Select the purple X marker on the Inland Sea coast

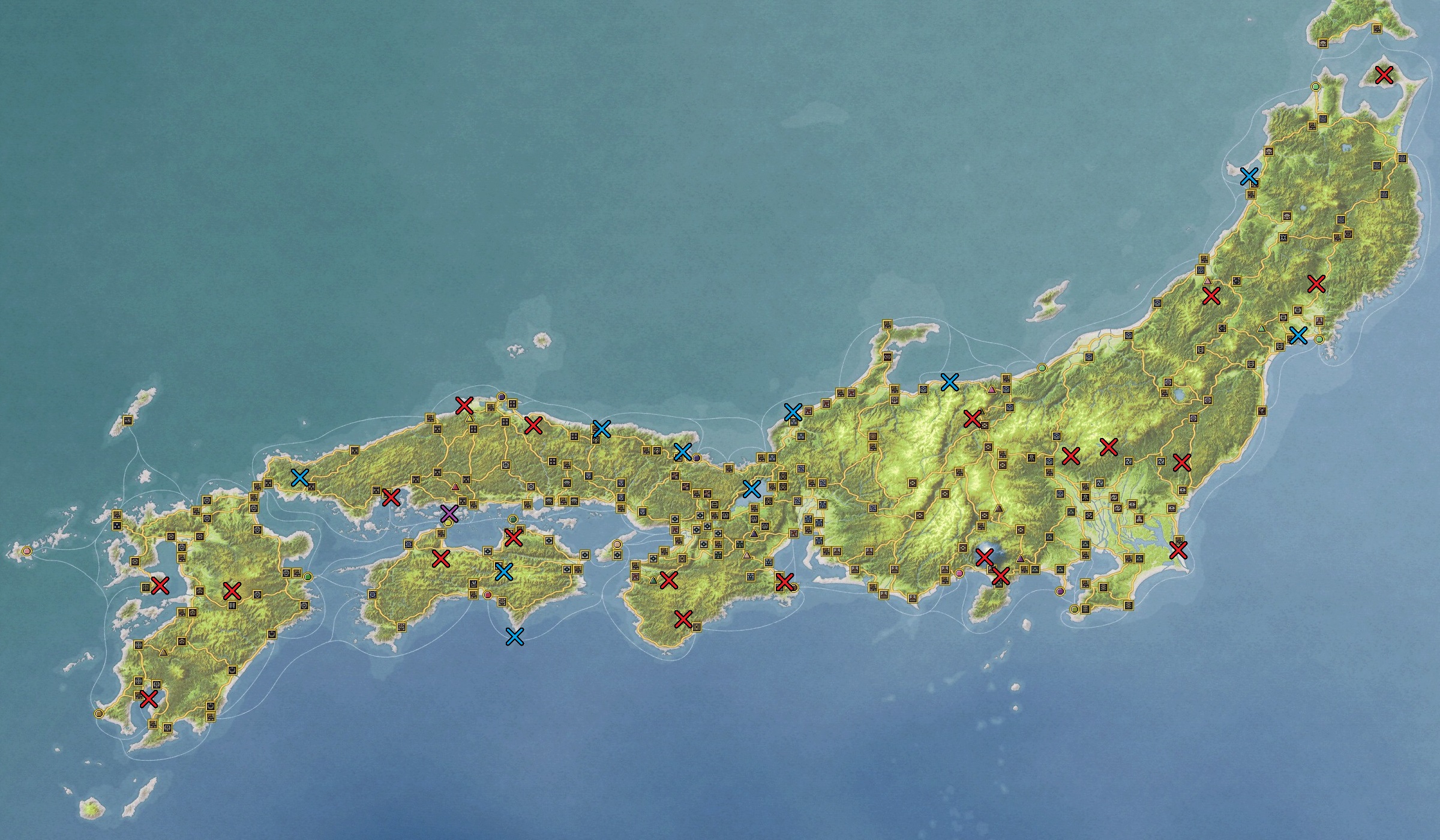pyautogui.click(x=449, y=515)
